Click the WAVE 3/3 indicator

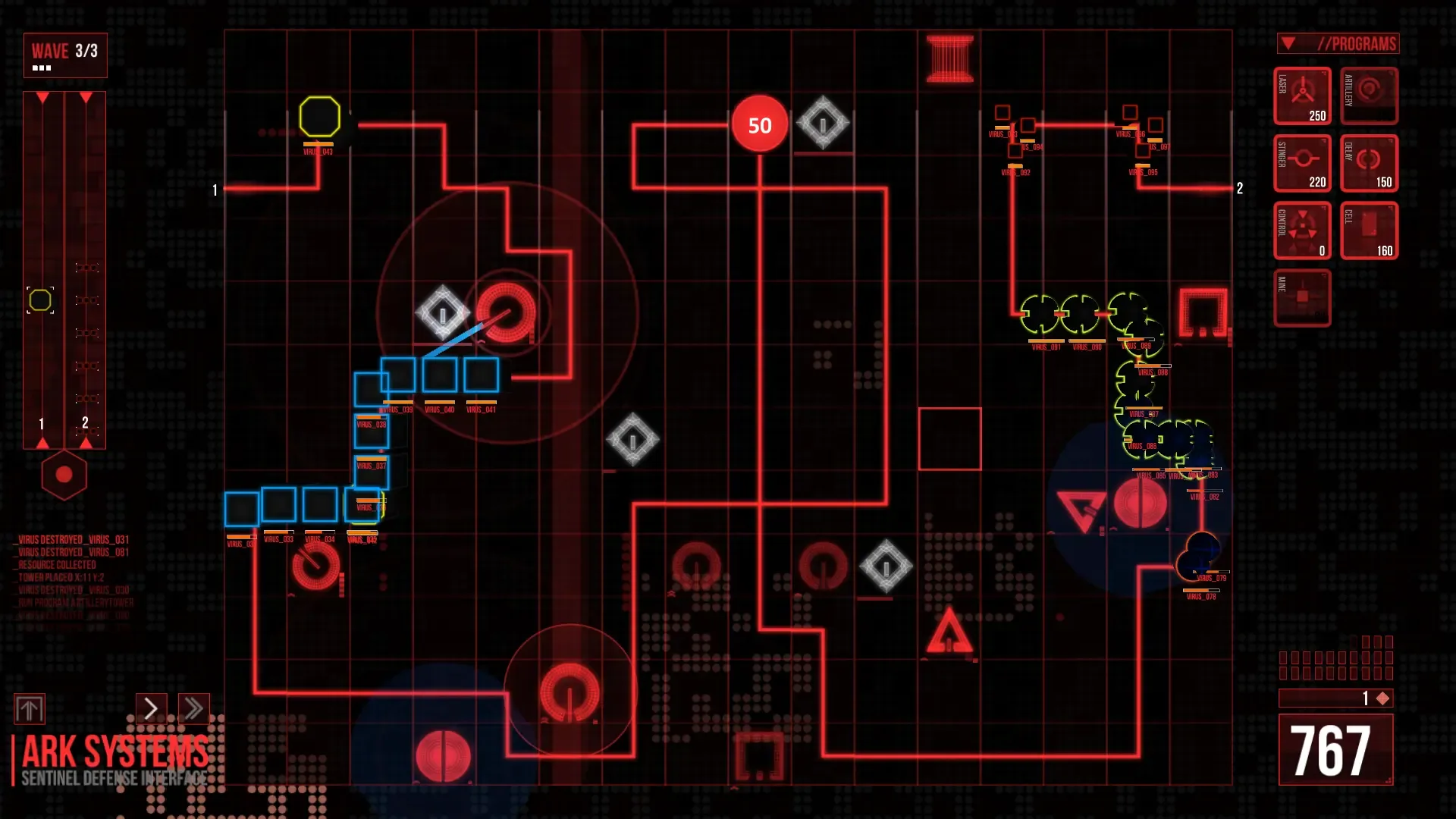click(64, 54)
